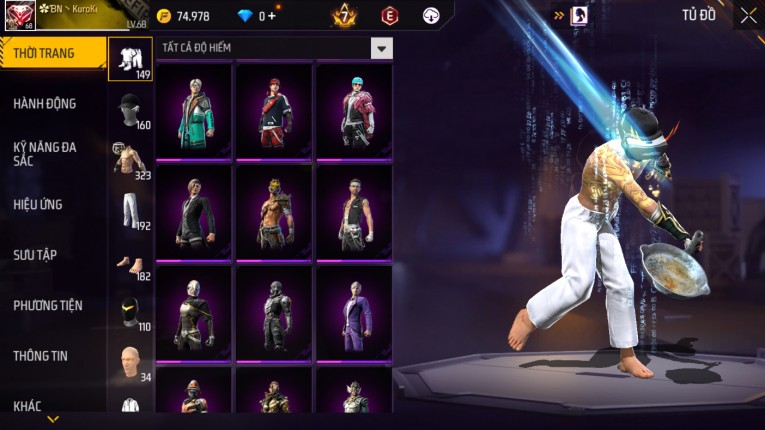
Task: Pick the white pants subcategory icon
Action: tap(130, 210)
